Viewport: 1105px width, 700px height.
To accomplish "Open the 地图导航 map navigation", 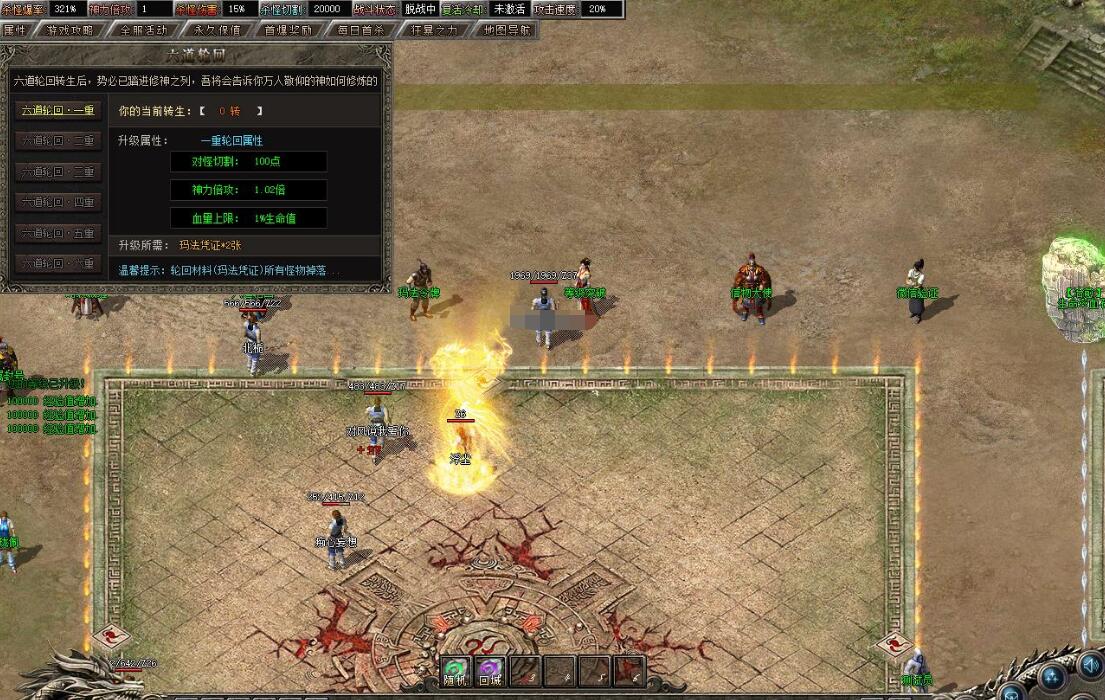I will tap(506, 30).
